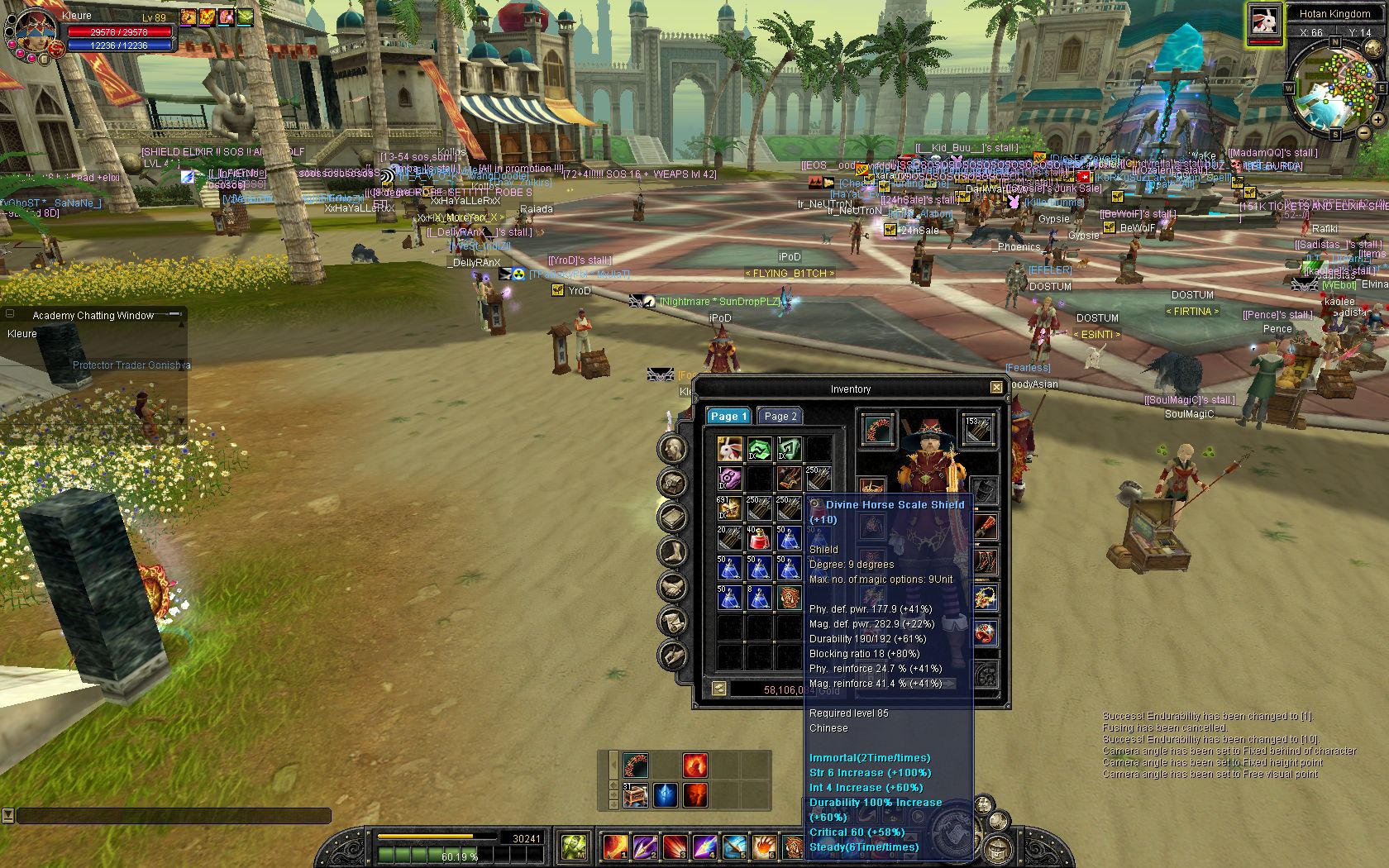The image size is (1389, 868).
Task: Use the claw skill in slot 6
Action: [763, 847]
